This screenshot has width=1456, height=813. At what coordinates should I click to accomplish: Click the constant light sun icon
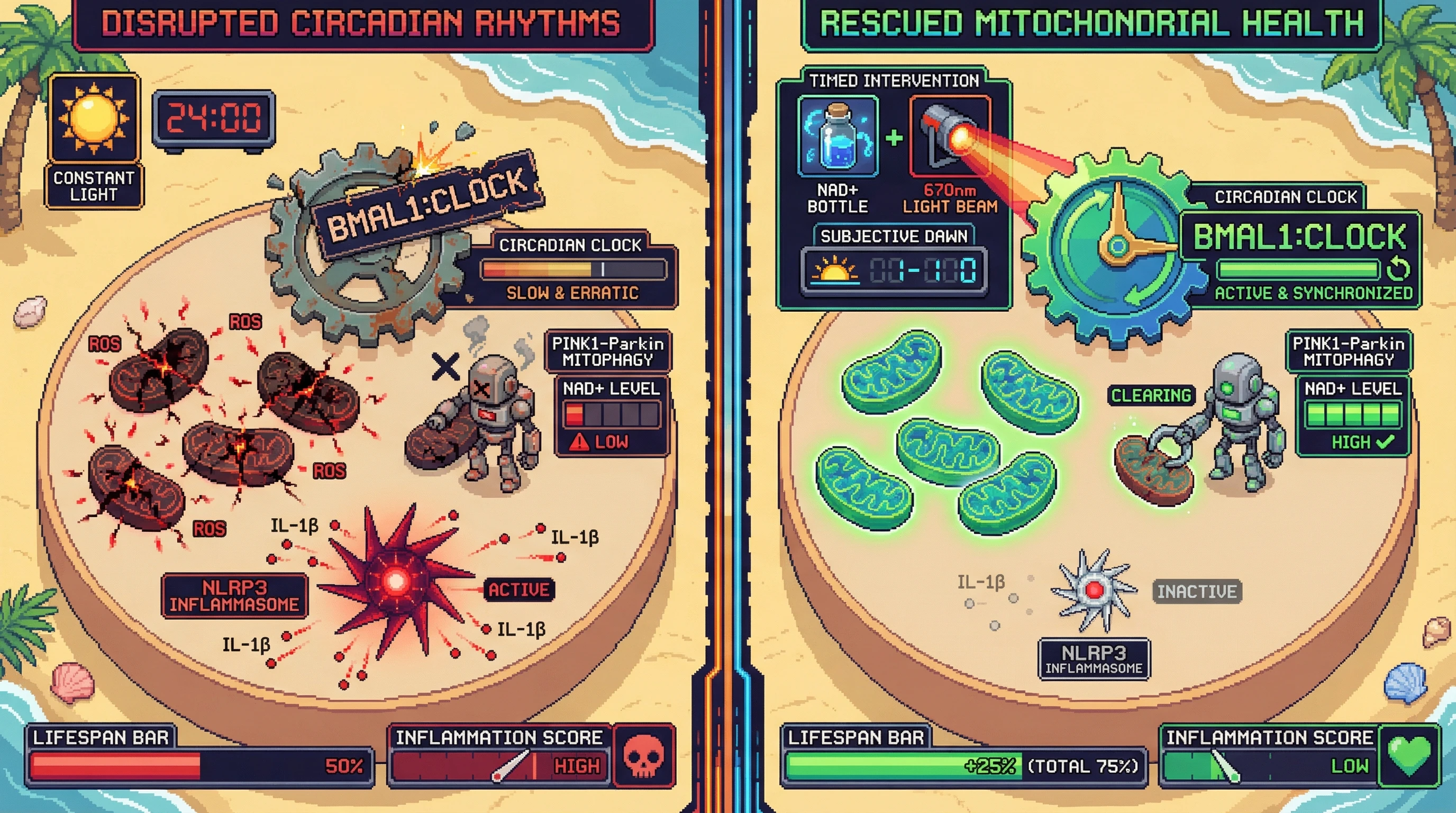click(x=94, y=119)
